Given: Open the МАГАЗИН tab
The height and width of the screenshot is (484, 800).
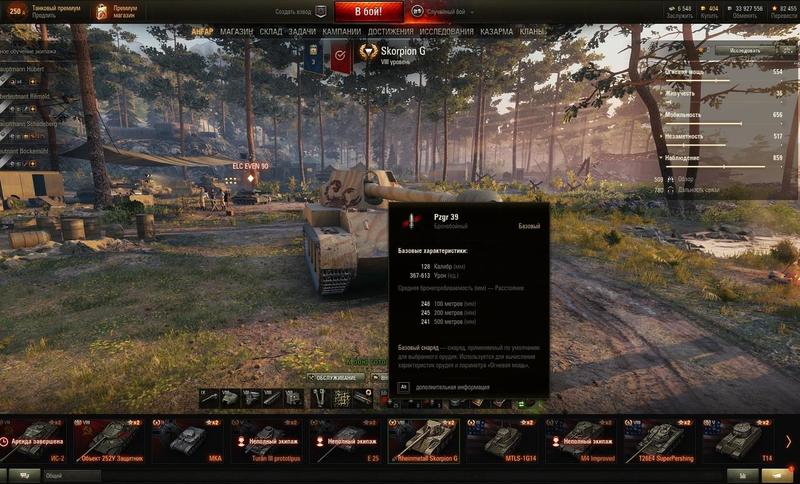Looking at the screenshot, I should click(x=236, y=31).
